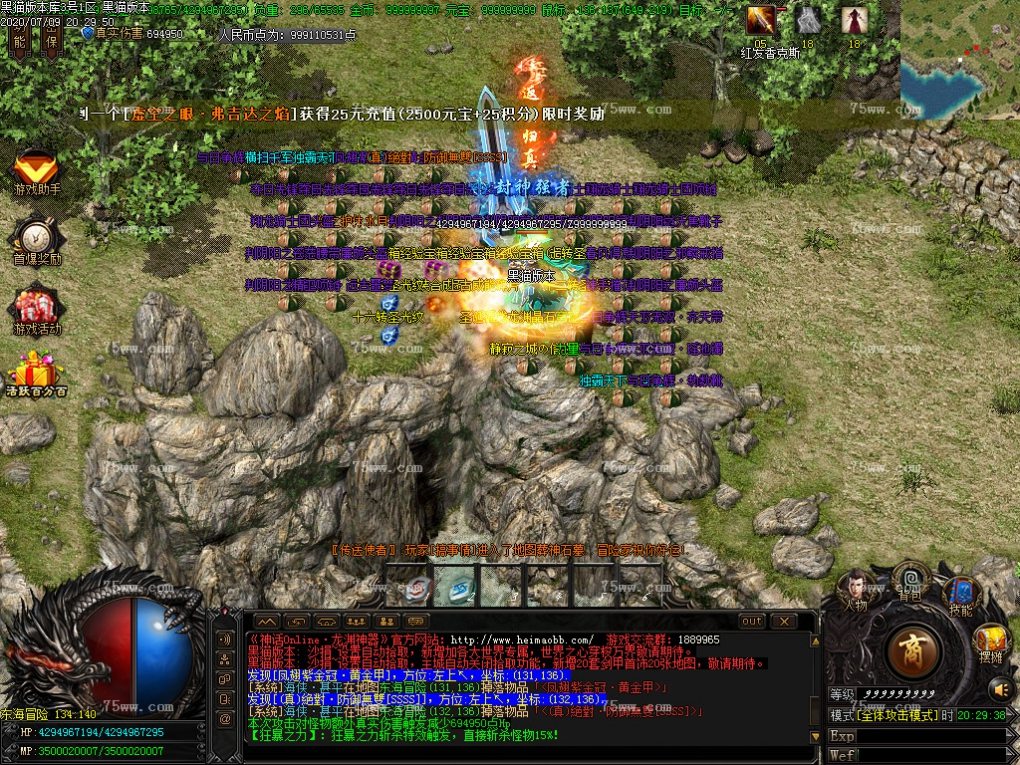Screen dimensions: 1020x765
Task: Change the 全体攻击模式 attack mode
Action: click(890, 715)
